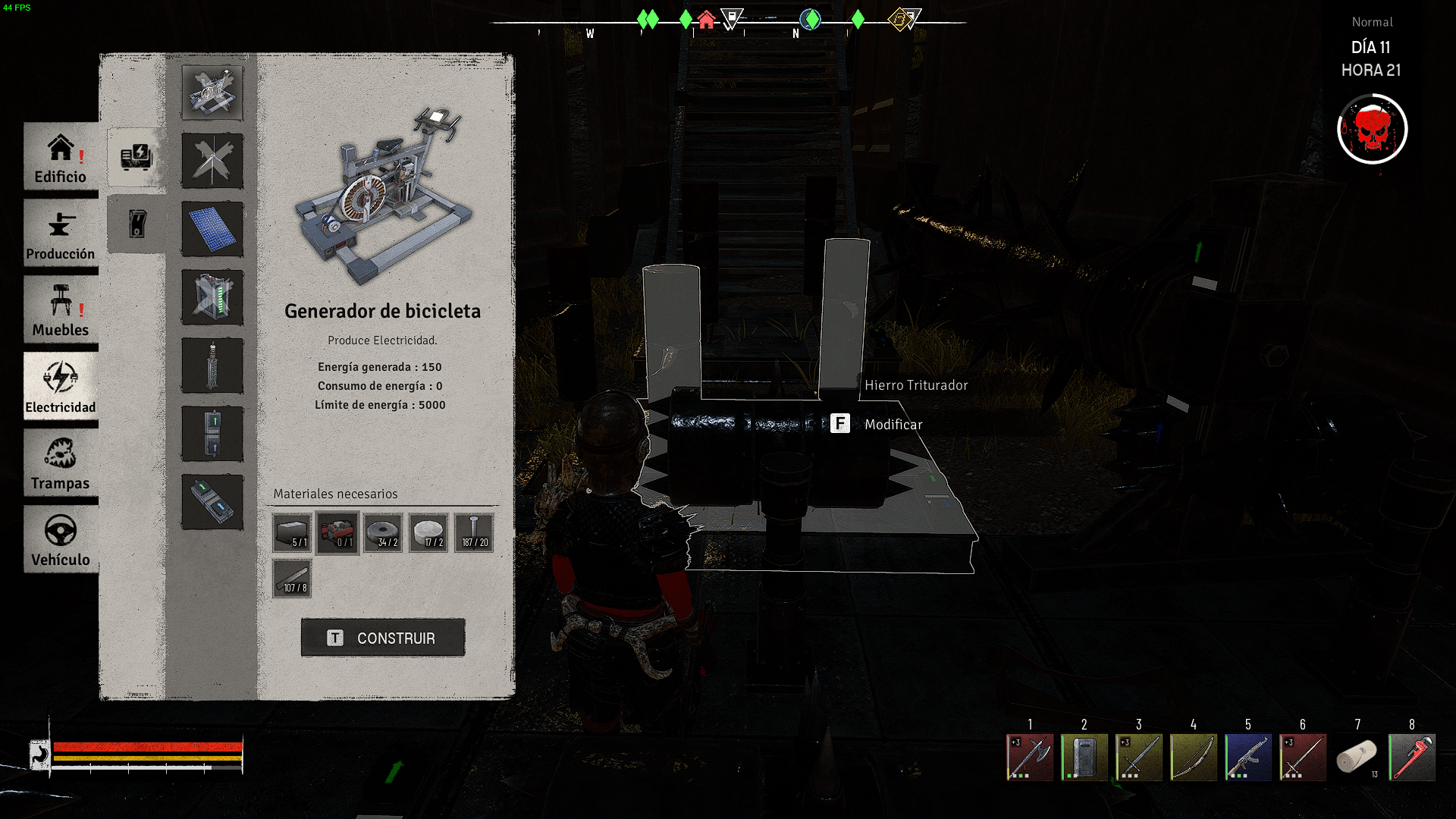Select the solar panel blueprint
Viewport: 1456px width, 819px height.
tap(212, 229)
